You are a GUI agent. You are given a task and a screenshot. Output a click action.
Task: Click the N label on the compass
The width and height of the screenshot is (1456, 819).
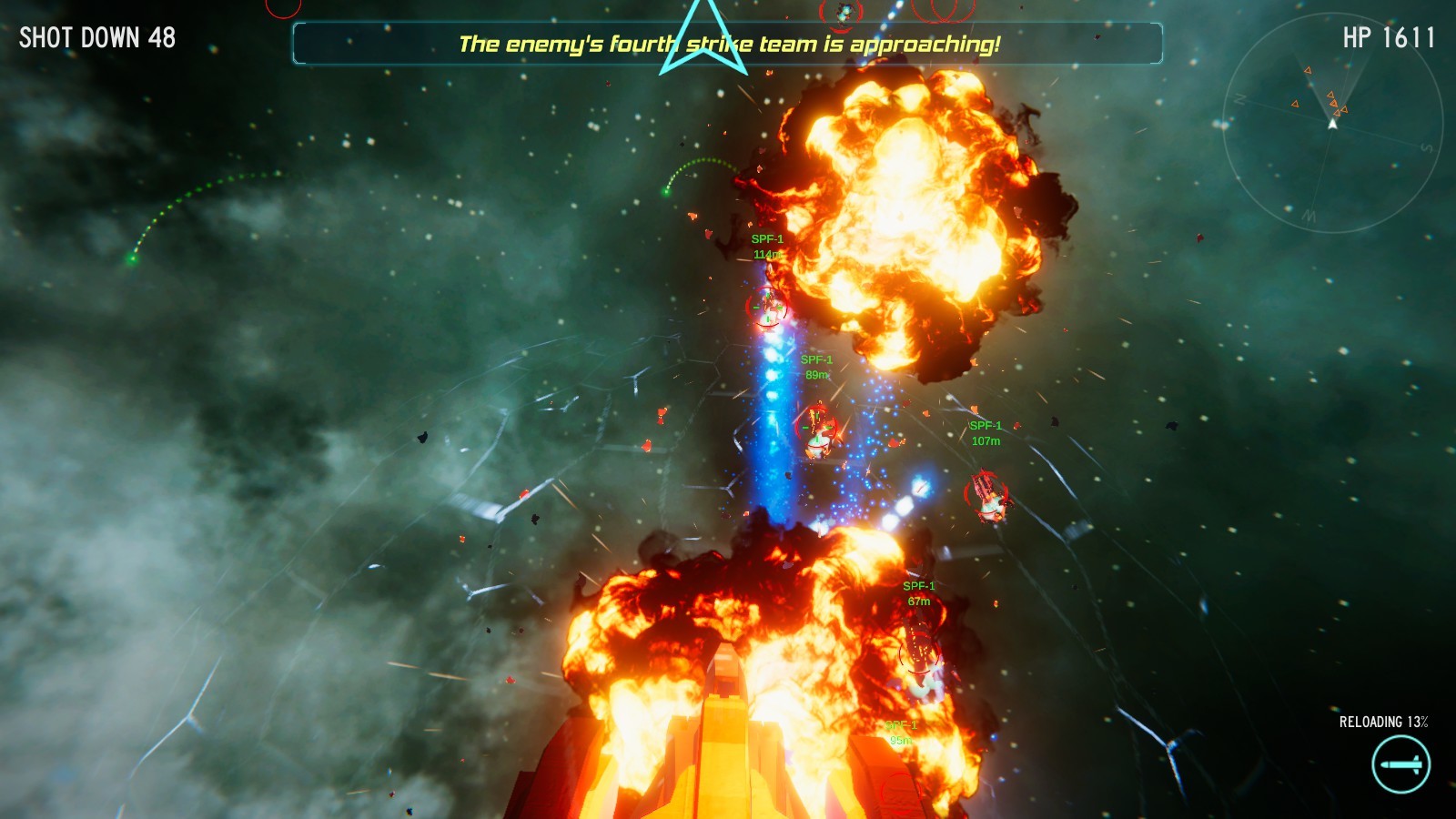(x=1239, y=101)
